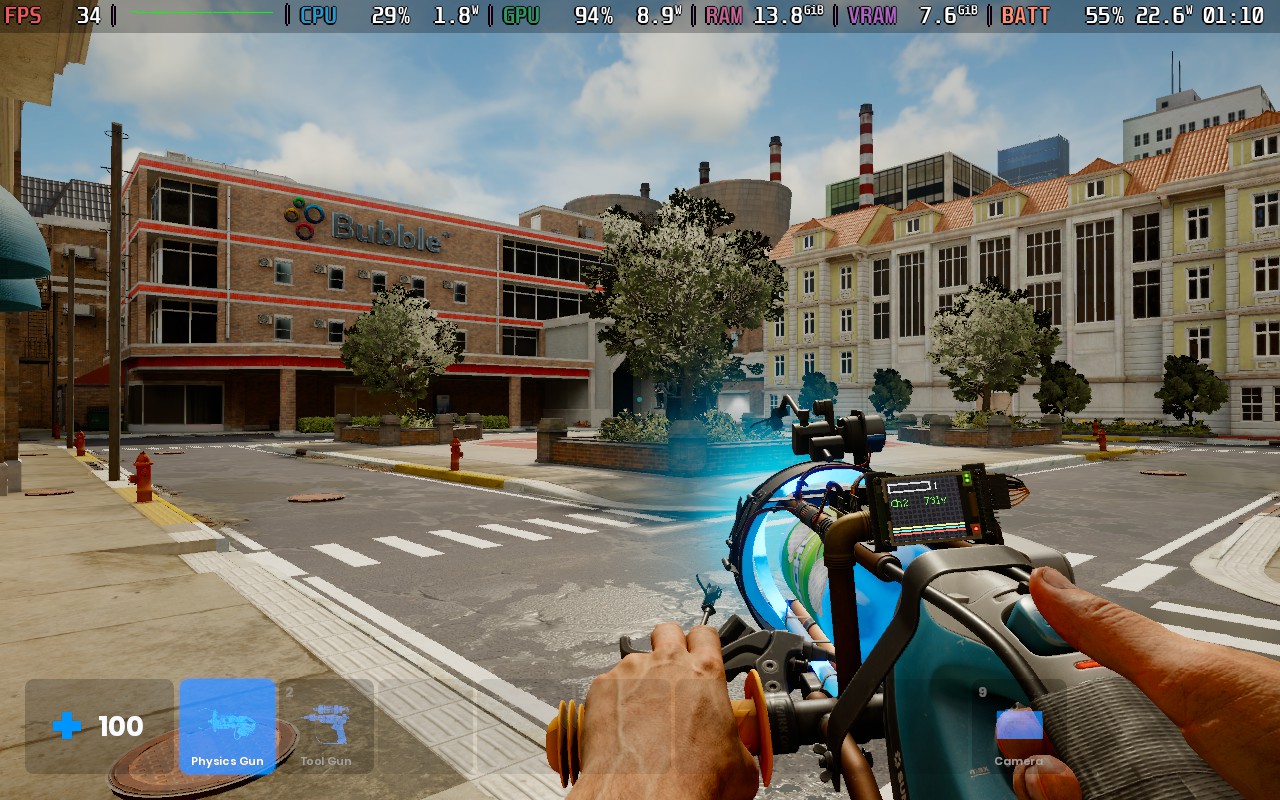Click the number 2 on the Tool Gun slot
1280x800 pixels.
pyautogui.click(x=288, y=690)
